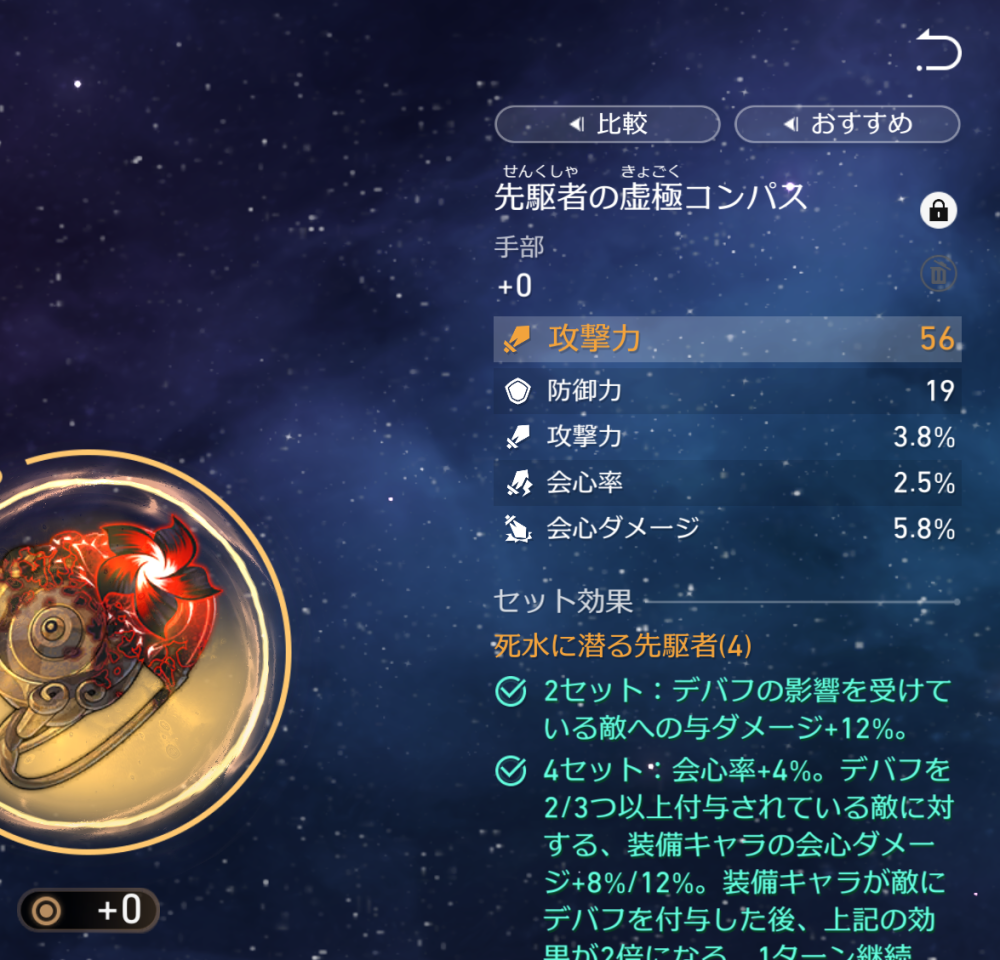The height and width of the screenshot is (960, 1000).
Task: Go back using the return arrow
Action: (x=939, y=53)
